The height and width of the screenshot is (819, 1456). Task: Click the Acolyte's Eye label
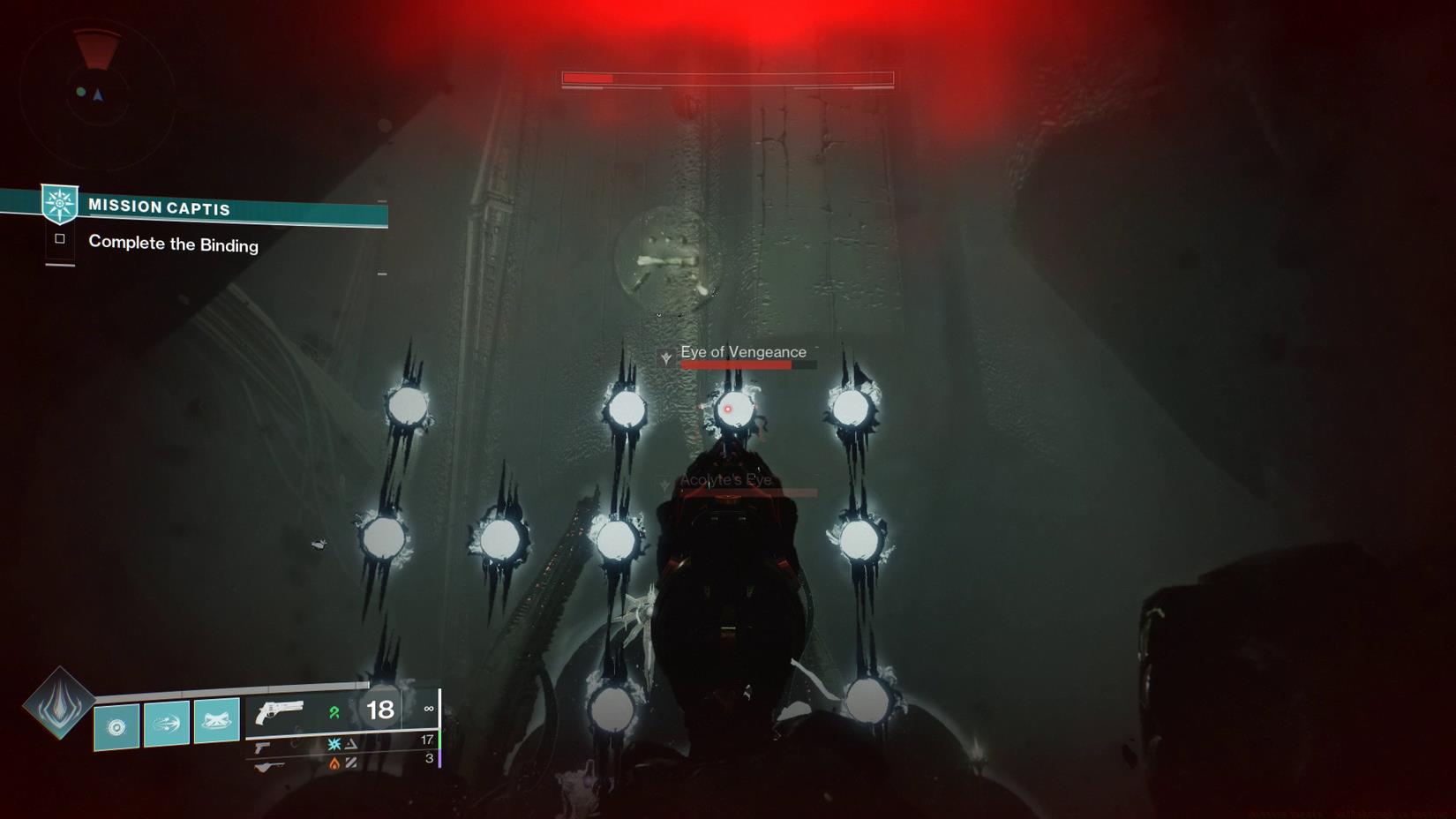click(724, 480)
